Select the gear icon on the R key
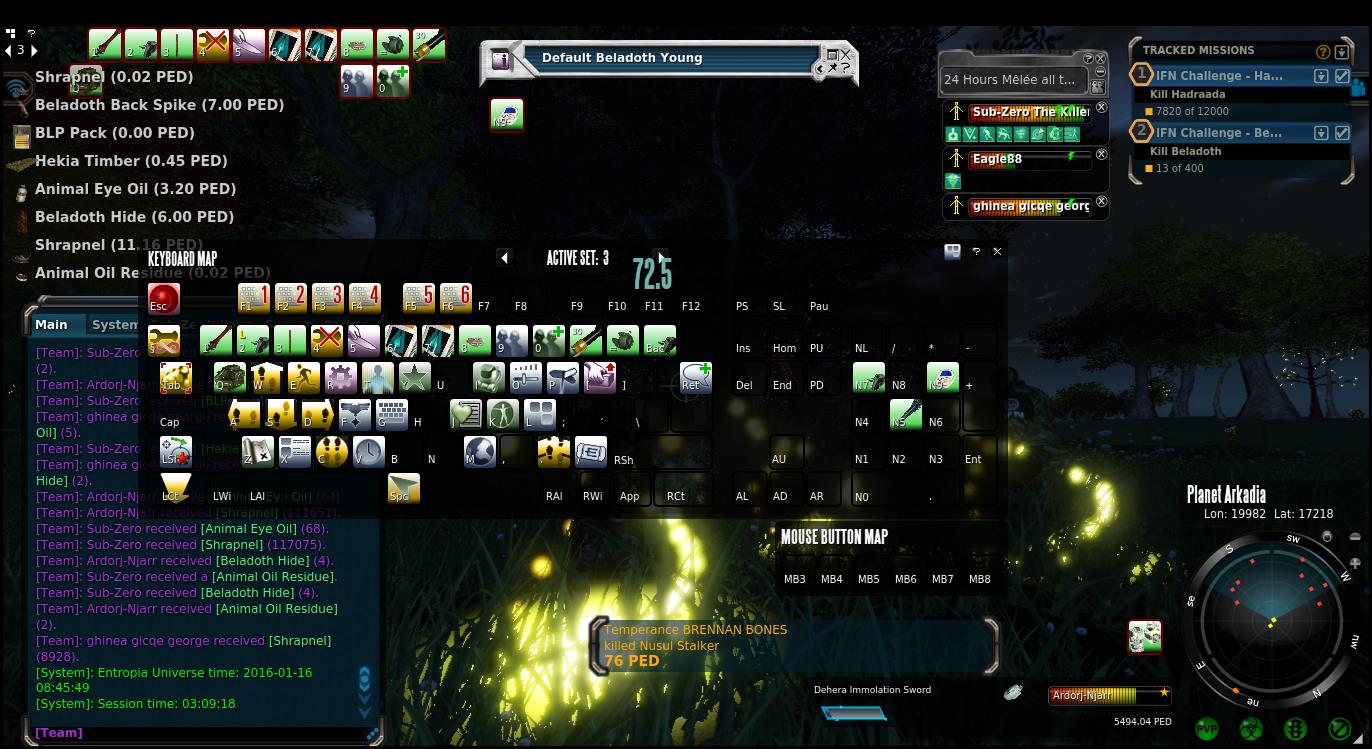The width and height of the screenshot is (1372, 749). click(340, 377)
